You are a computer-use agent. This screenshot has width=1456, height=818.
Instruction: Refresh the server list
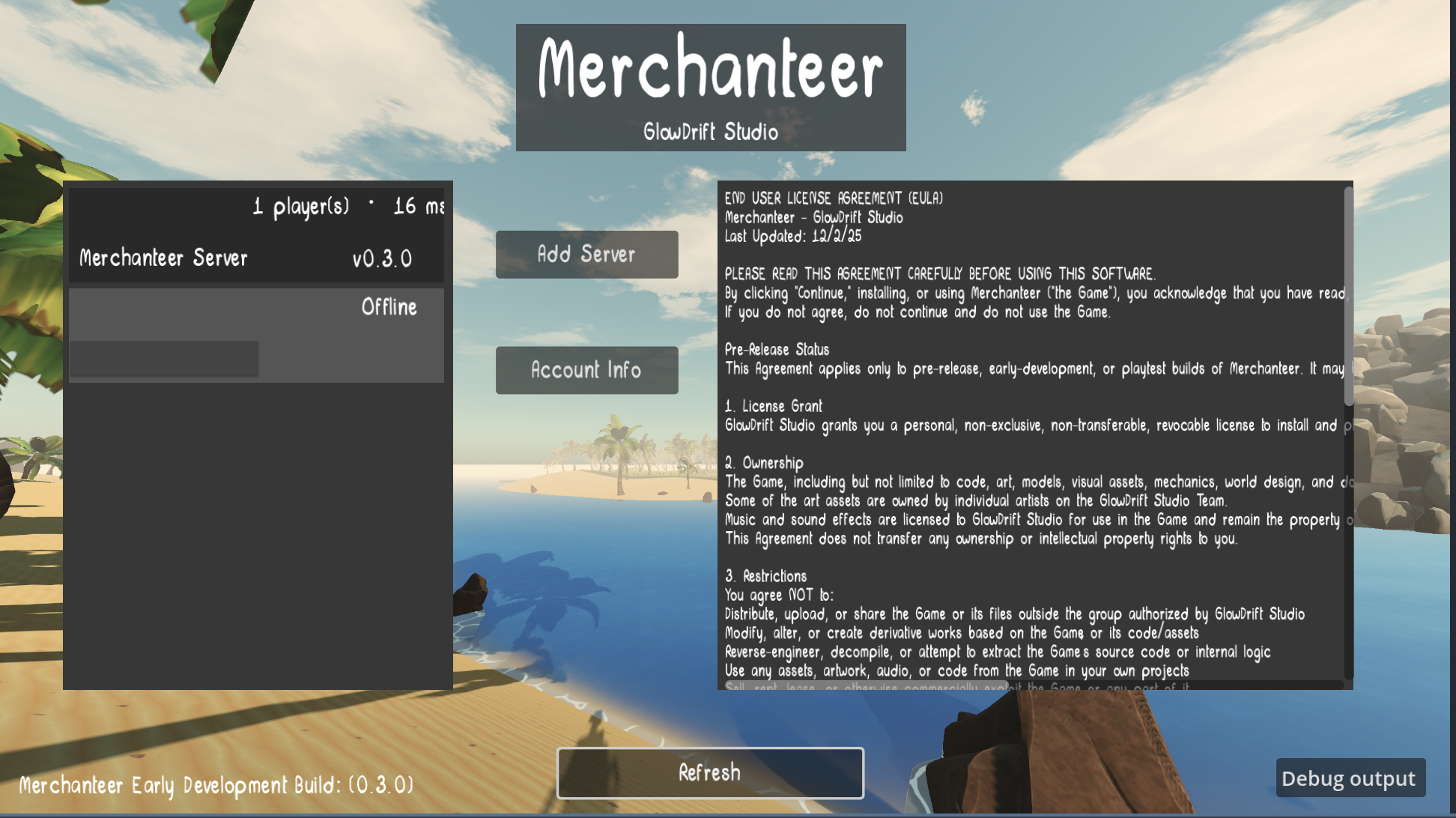[710, 772]
